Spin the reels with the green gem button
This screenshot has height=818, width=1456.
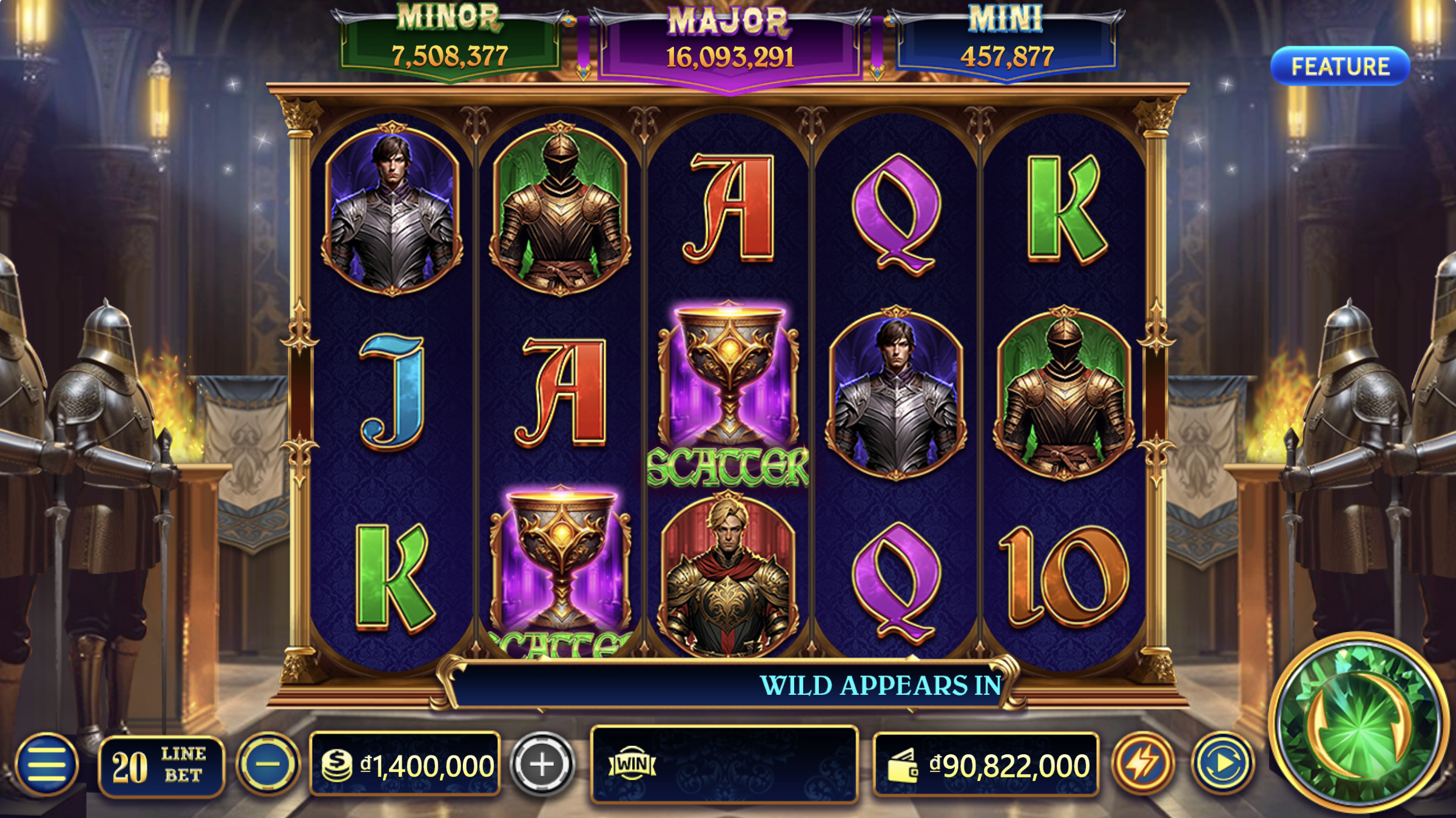click(x=1359, y=722)
